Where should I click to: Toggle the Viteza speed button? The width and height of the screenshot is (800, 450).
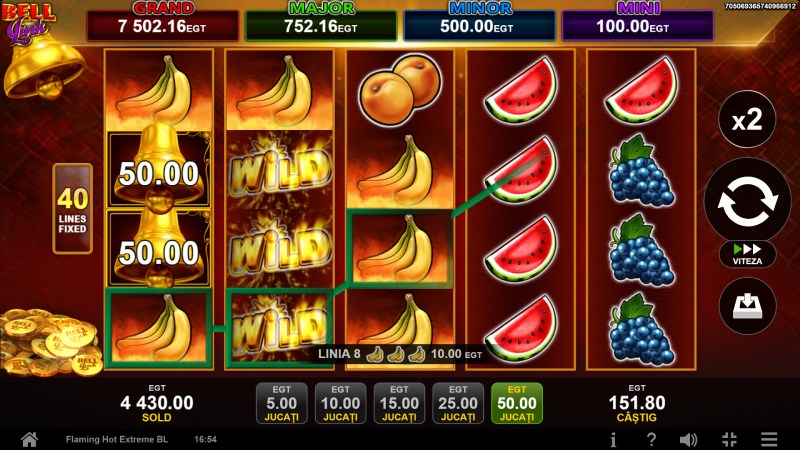click(747, 254)
